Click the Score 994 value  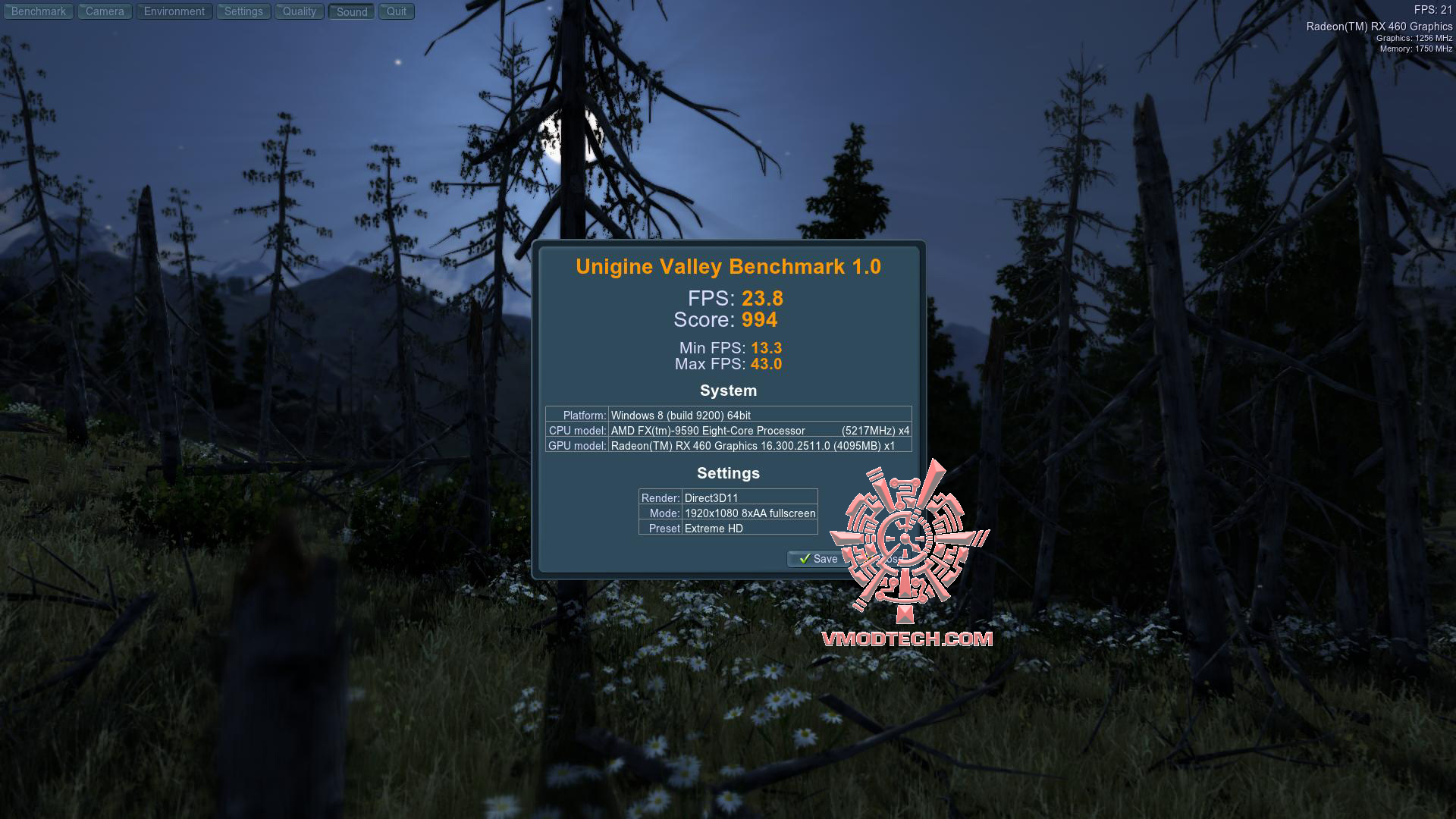point(759,320)
